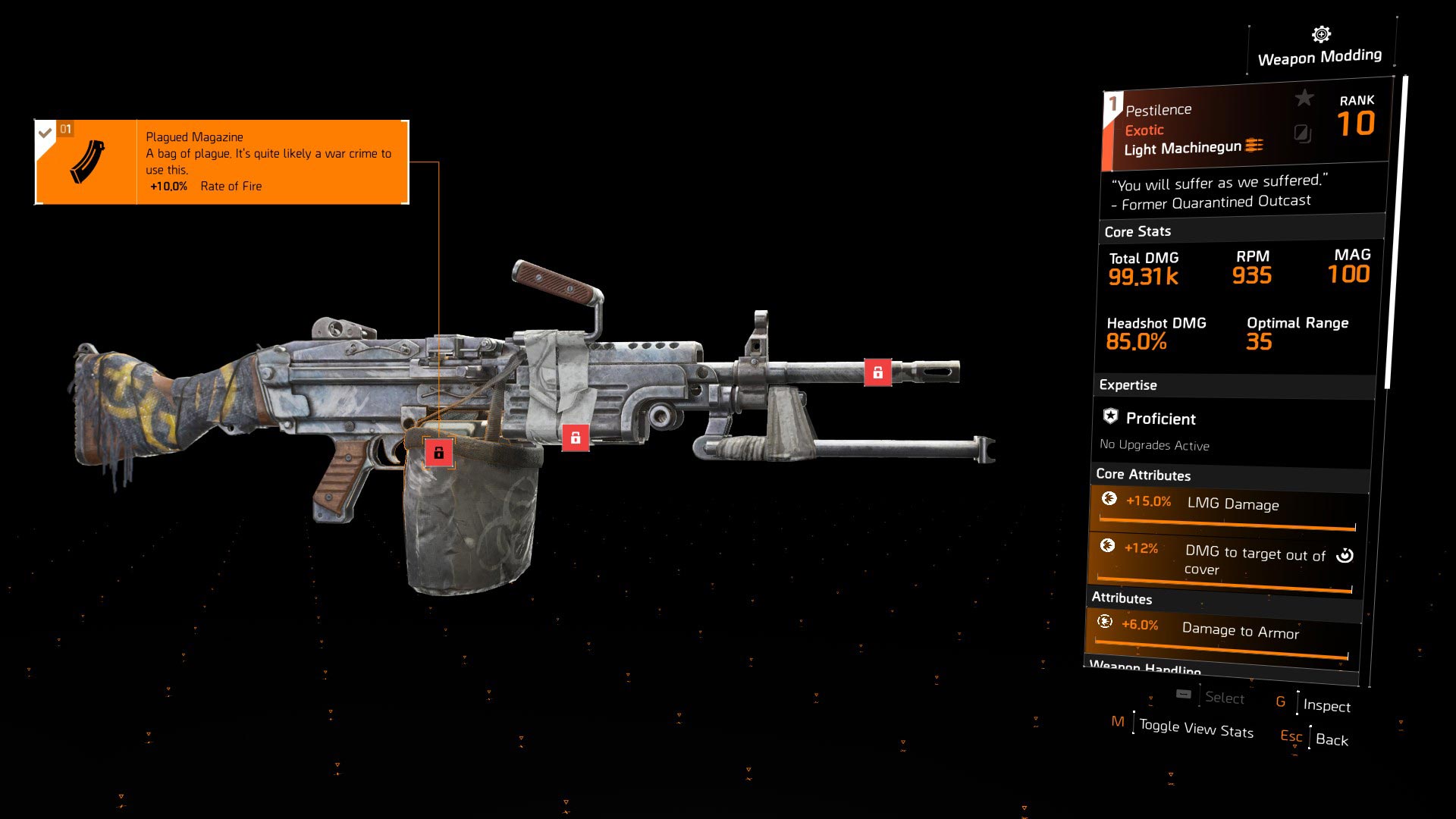The width and height of the screenshot is (1456, 819).
Task: Click the lock icon below the taped receiver
Action: click(x=575, y=438)
